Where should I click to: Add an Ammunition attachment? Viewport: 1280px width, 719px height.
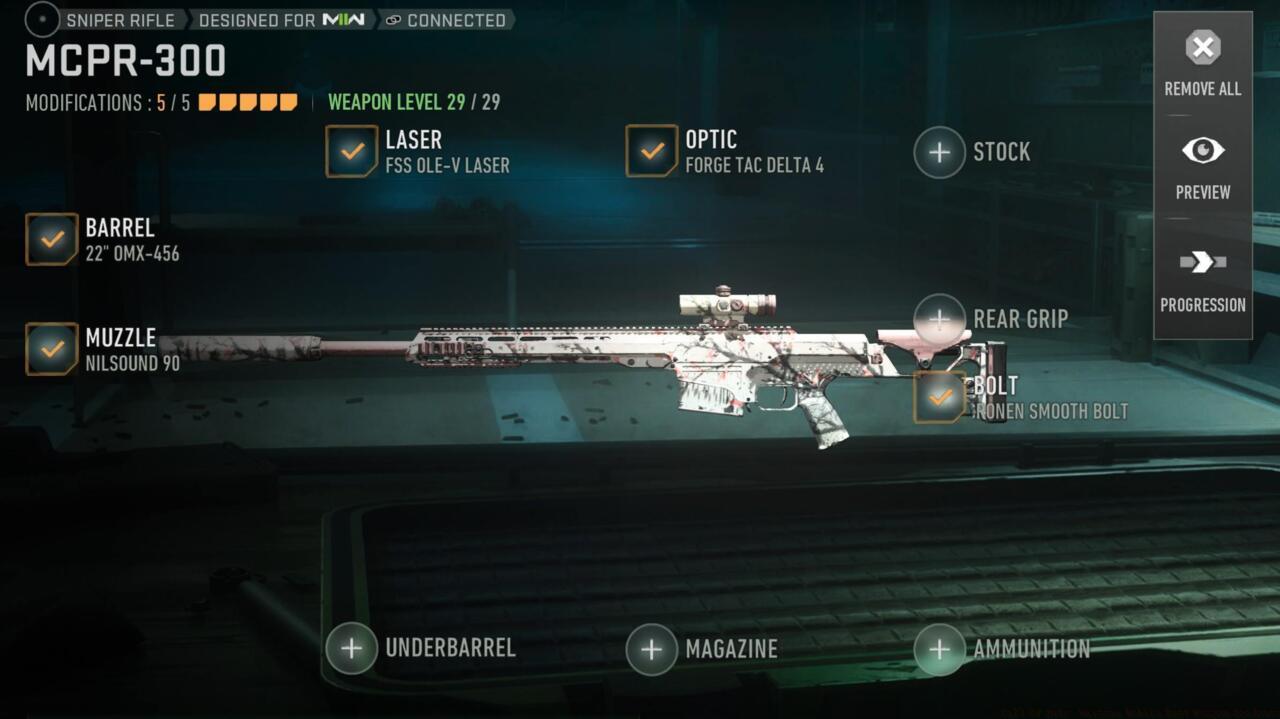point(939,649)
